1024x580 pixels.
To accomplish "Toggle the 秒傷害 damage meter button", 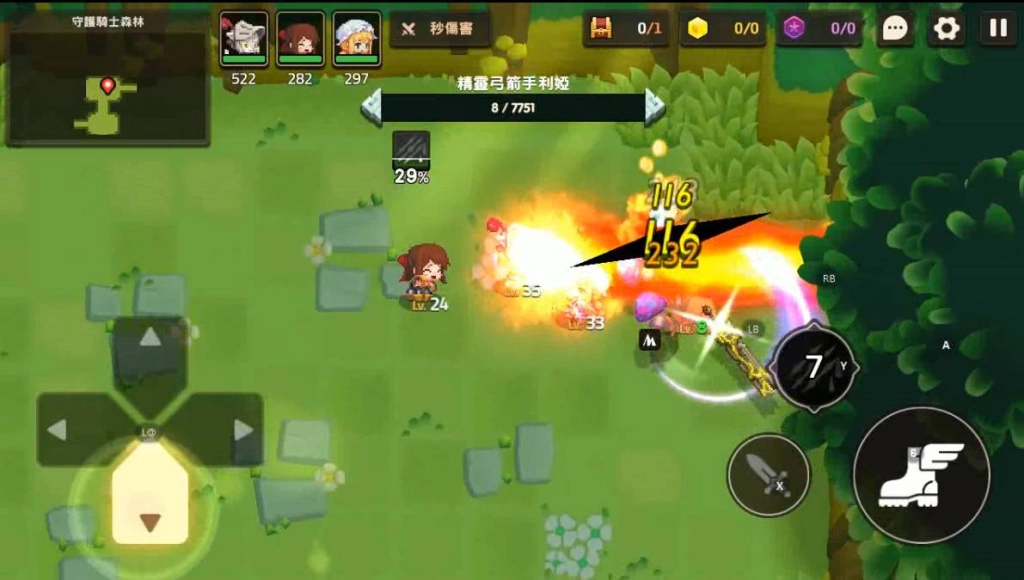I will (440, 29).
